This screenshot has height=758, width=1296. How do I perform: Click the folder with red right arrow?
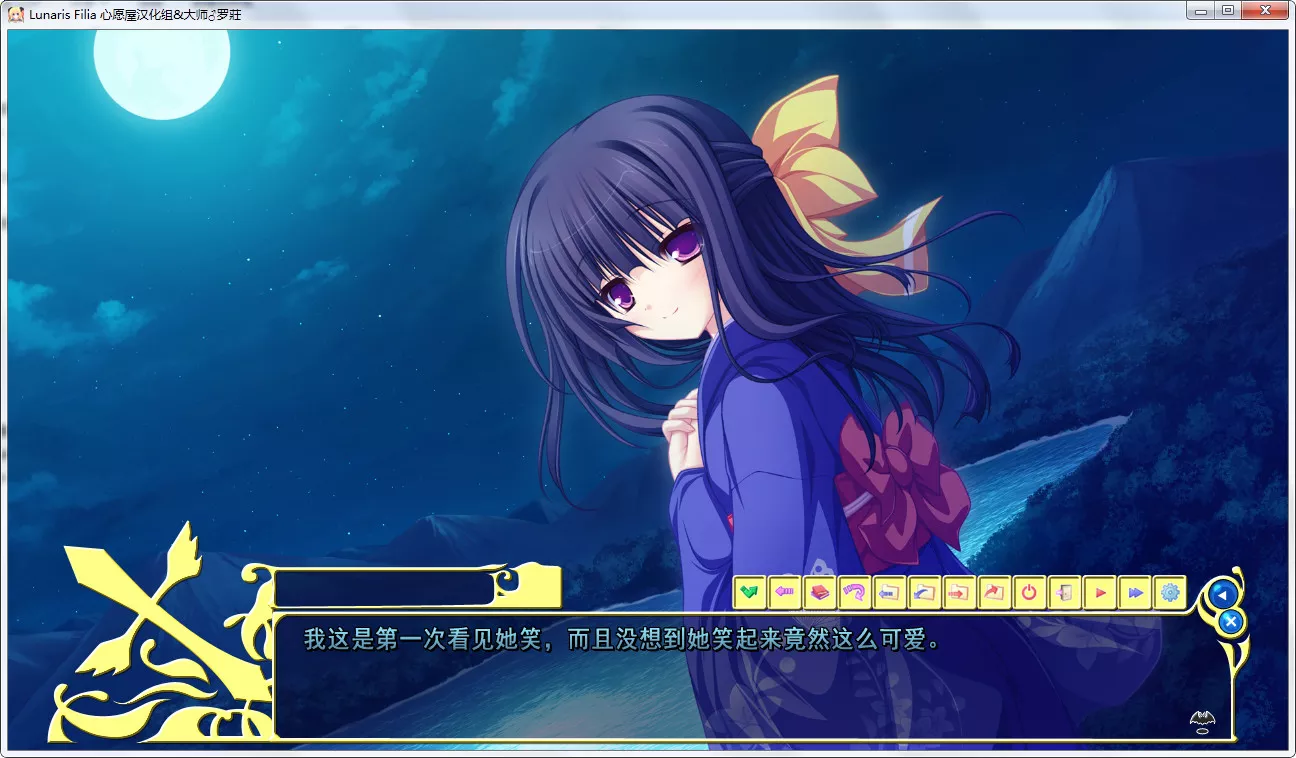[958, 592]
